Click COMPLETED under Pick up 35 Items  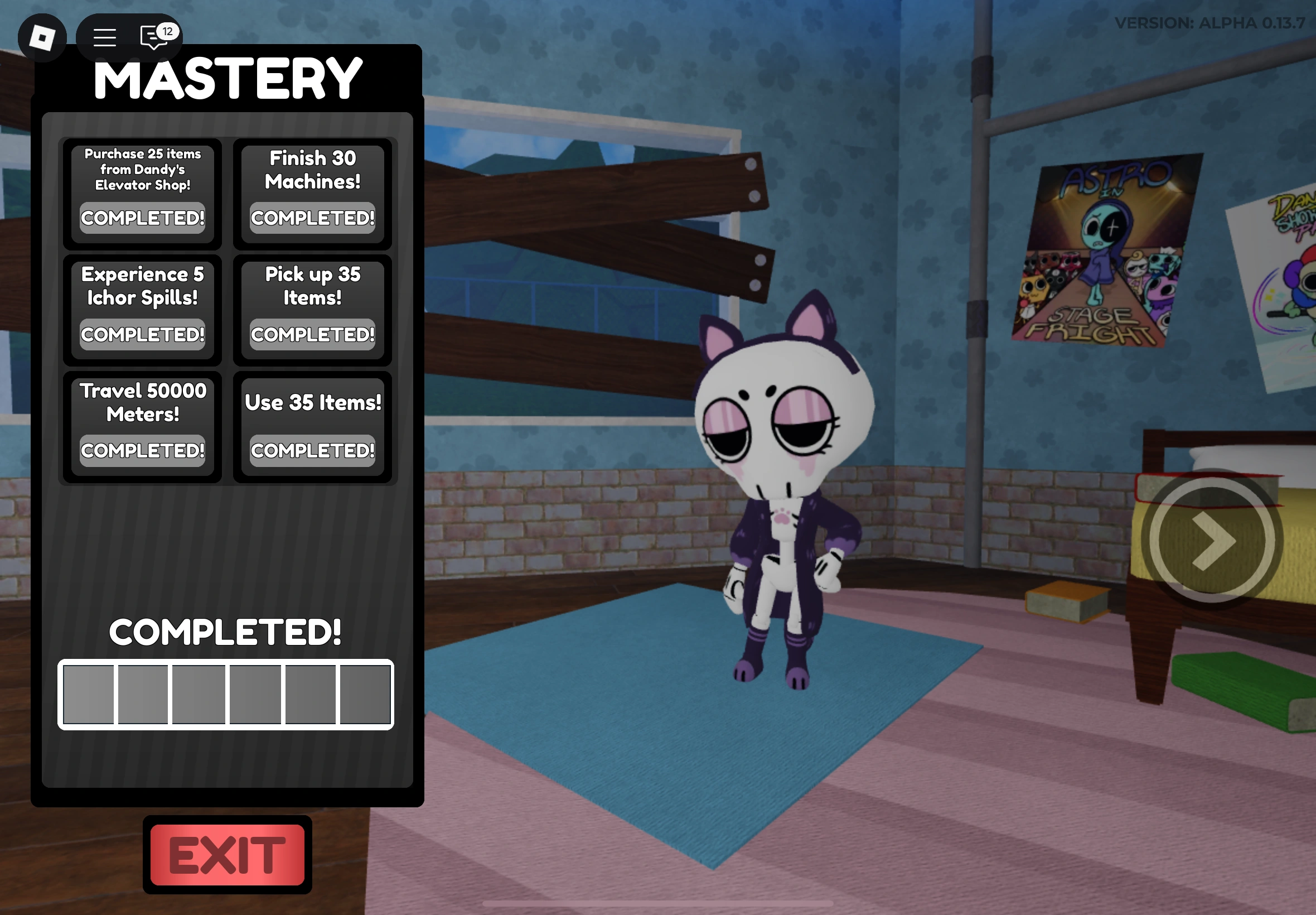coord(312,335)
